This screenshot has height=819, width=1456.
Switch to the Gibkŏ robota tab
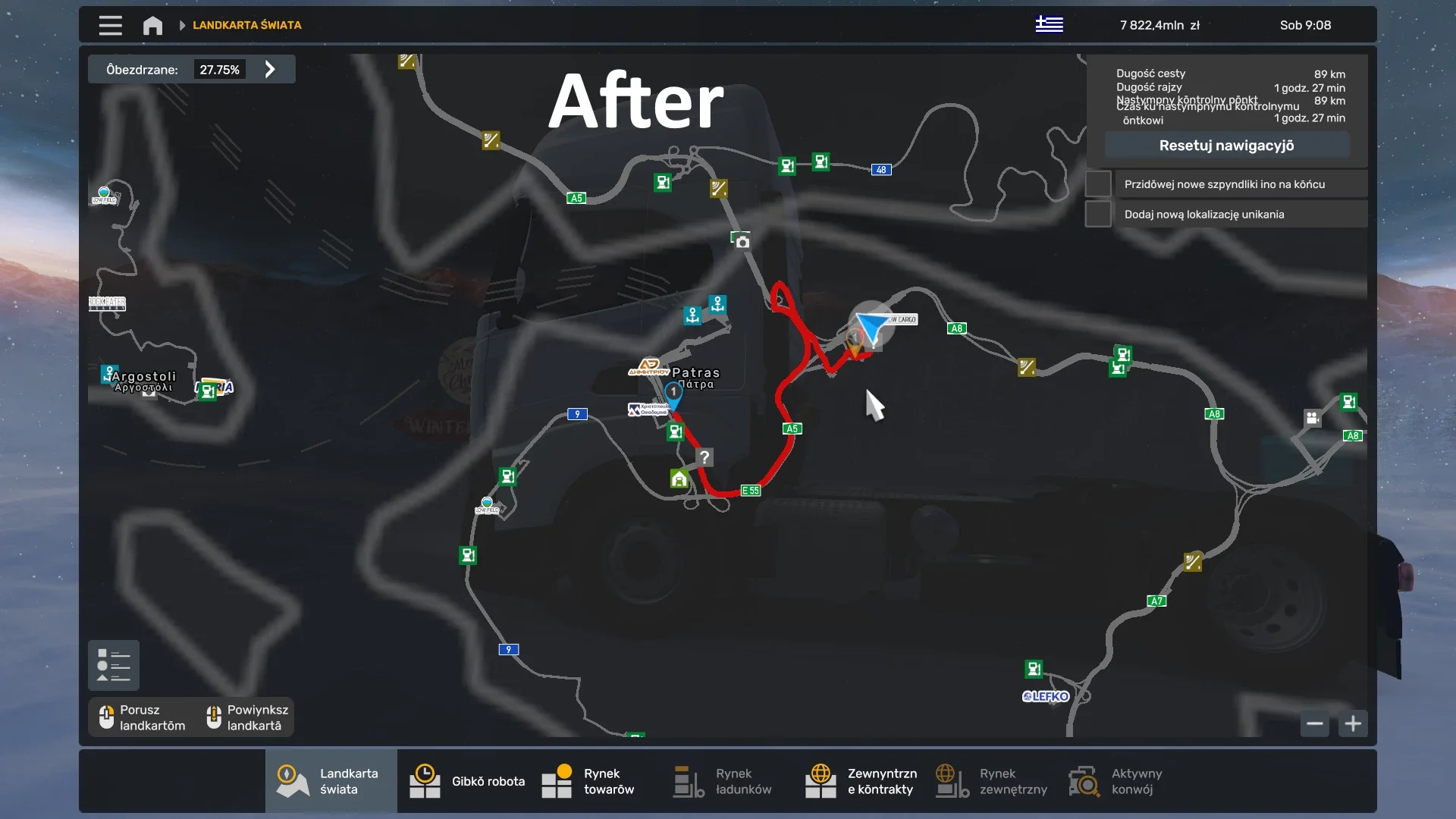pos(466,780)
